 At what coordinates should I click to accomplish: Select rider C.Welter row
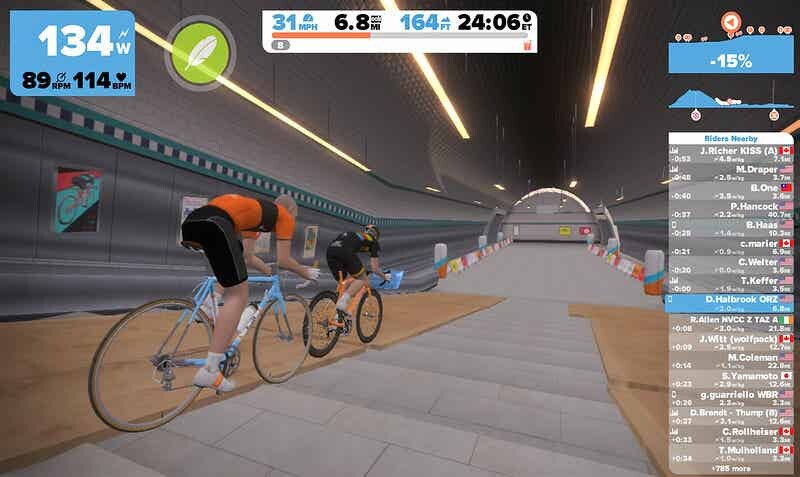point(731,266)
